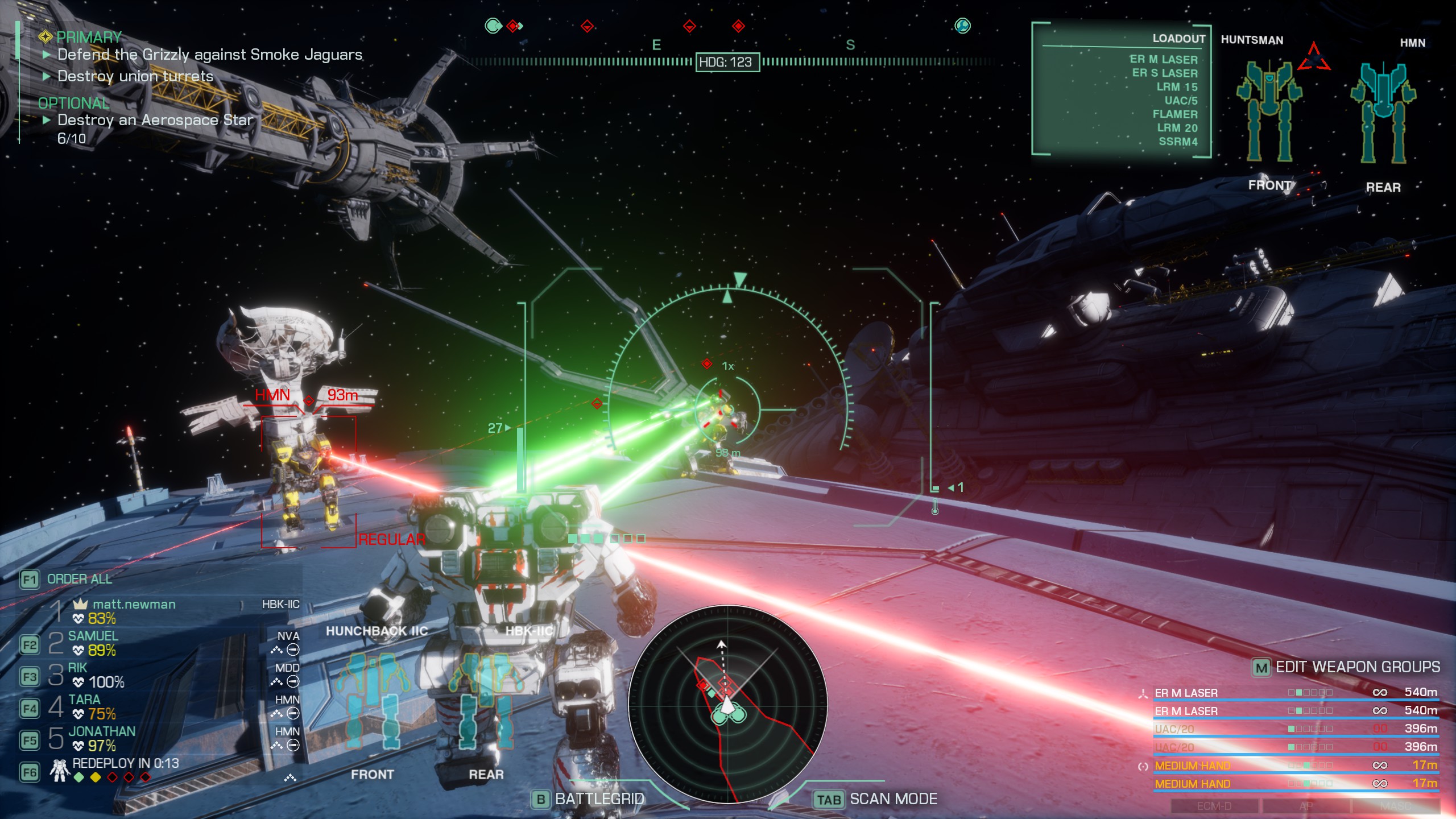The height and width of the screenshot is (819, 1456).
Task: Select the first MEDIUM HAND weapon row
Action: coord(1192,766)
